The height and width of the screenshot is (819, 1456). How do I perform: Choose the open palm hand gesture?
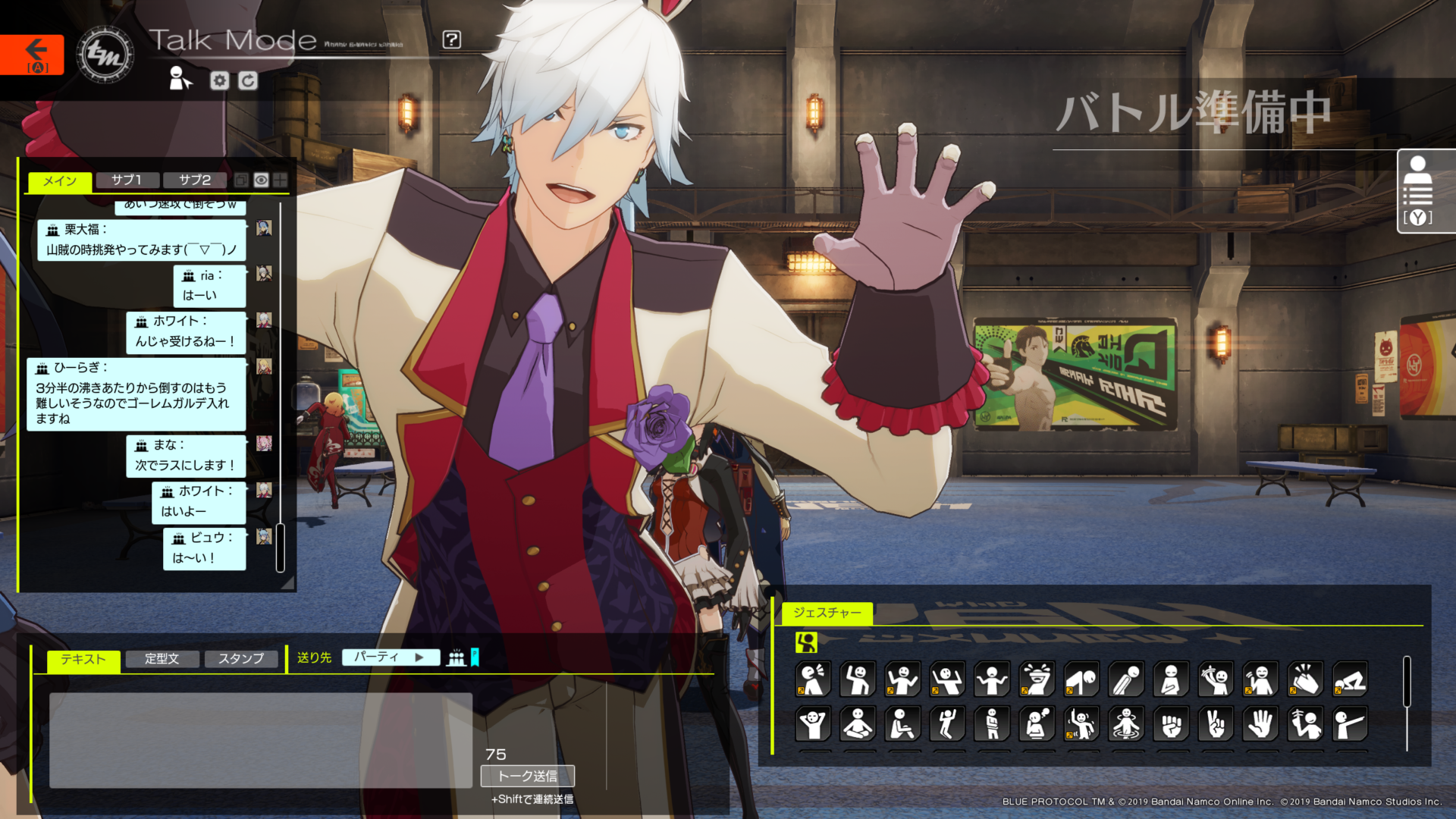(1260, 724)
